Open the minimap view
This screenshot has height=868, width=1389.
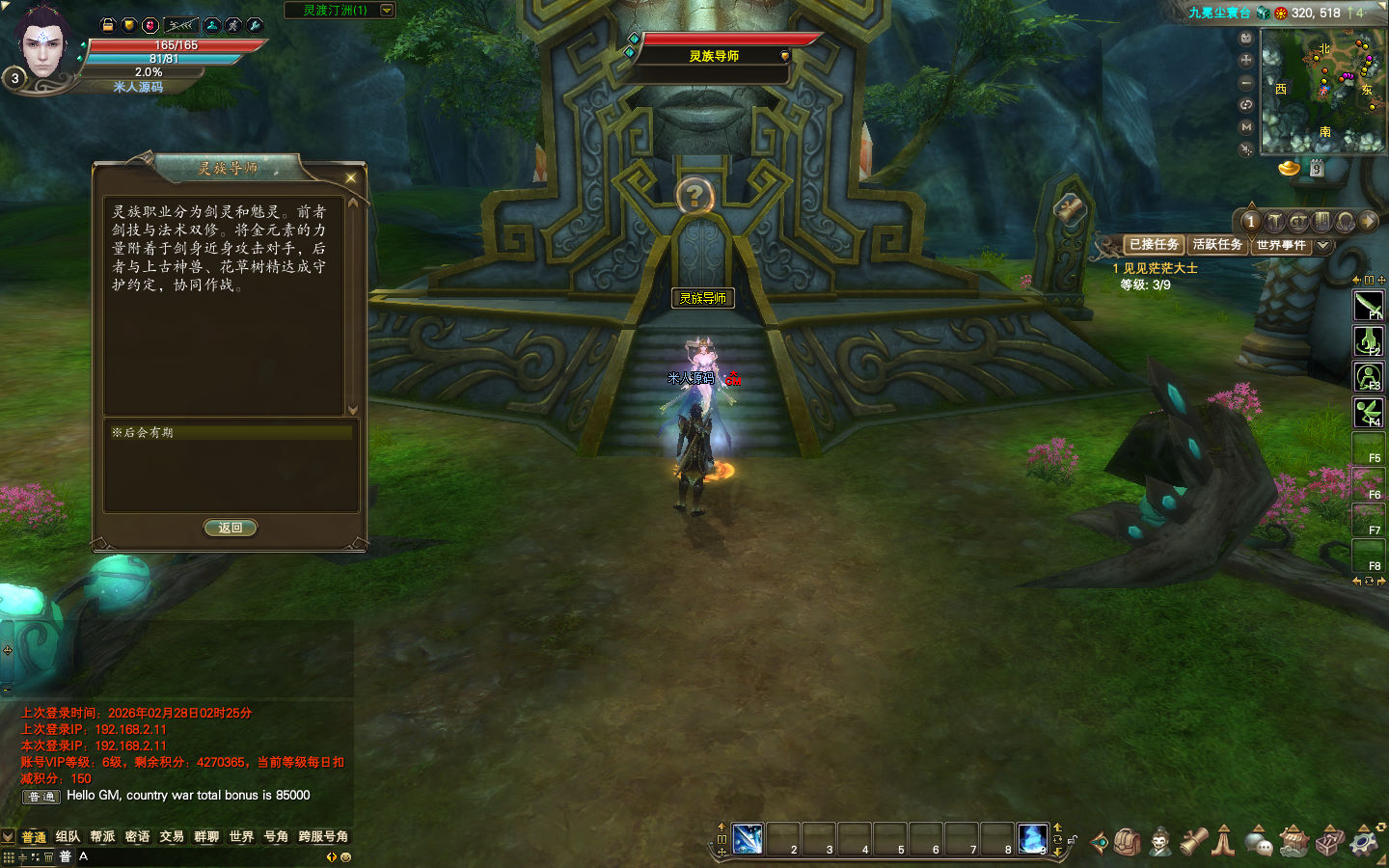click(x=1322, y=90)
